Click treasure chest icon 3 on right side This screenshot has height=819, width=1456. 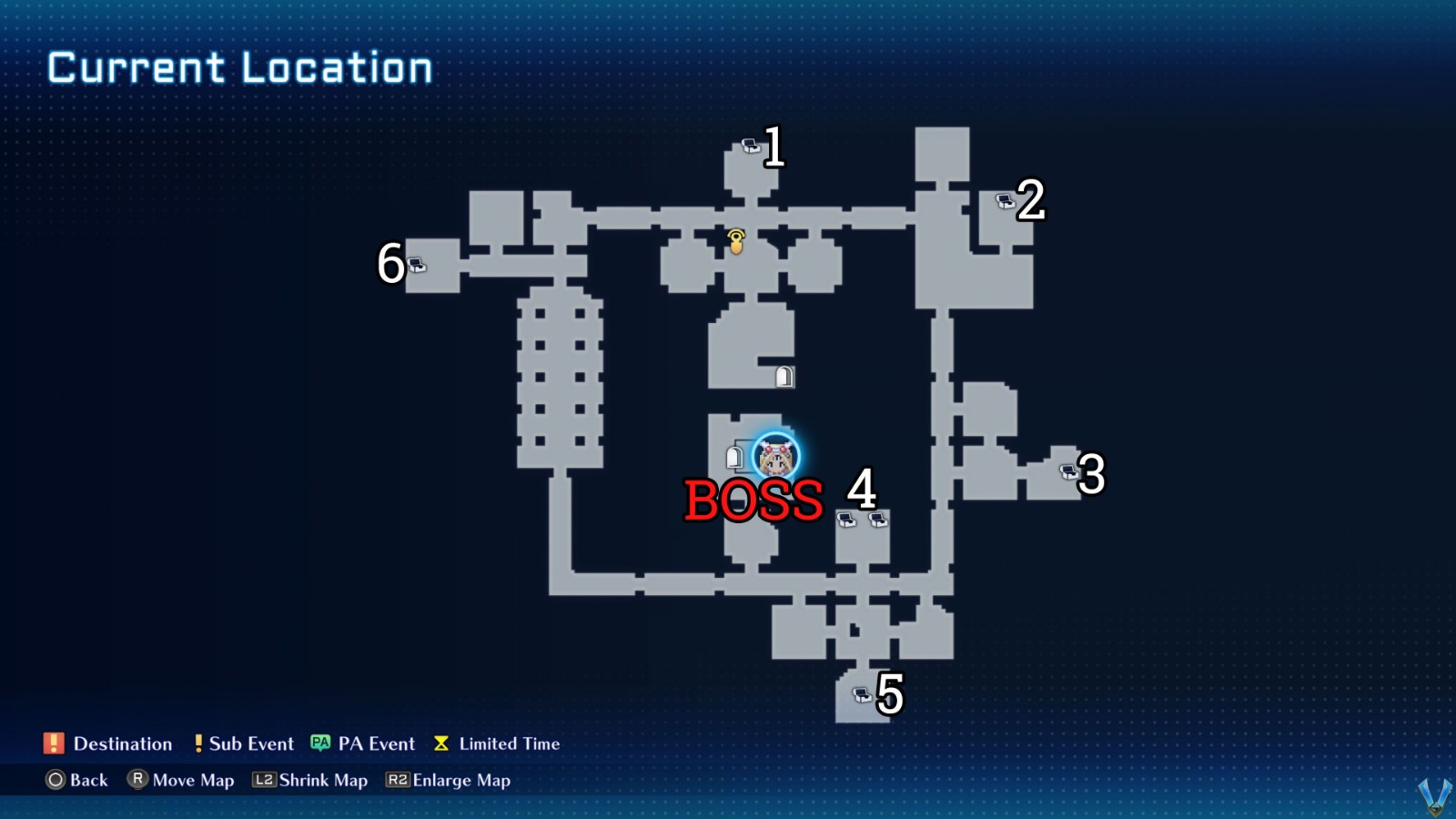pyautogui.click(x=1067, y=470)
